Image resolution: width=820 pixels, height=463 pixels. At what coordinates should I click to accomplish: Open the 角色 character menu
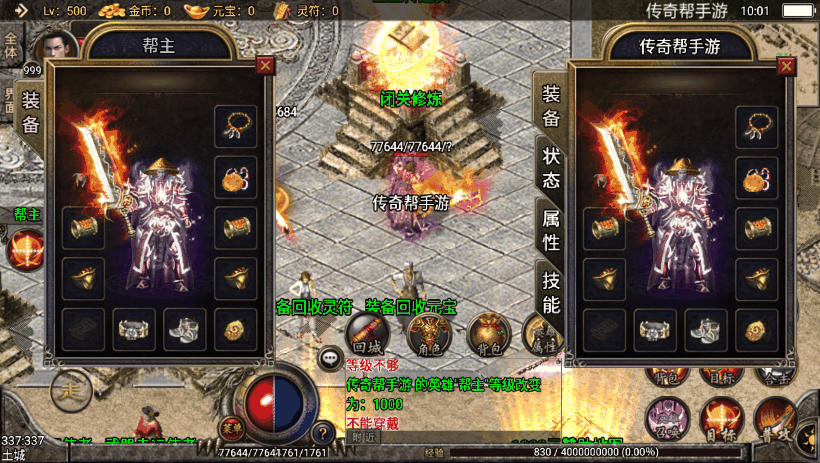pyautogui.click(x=427, y=334)
